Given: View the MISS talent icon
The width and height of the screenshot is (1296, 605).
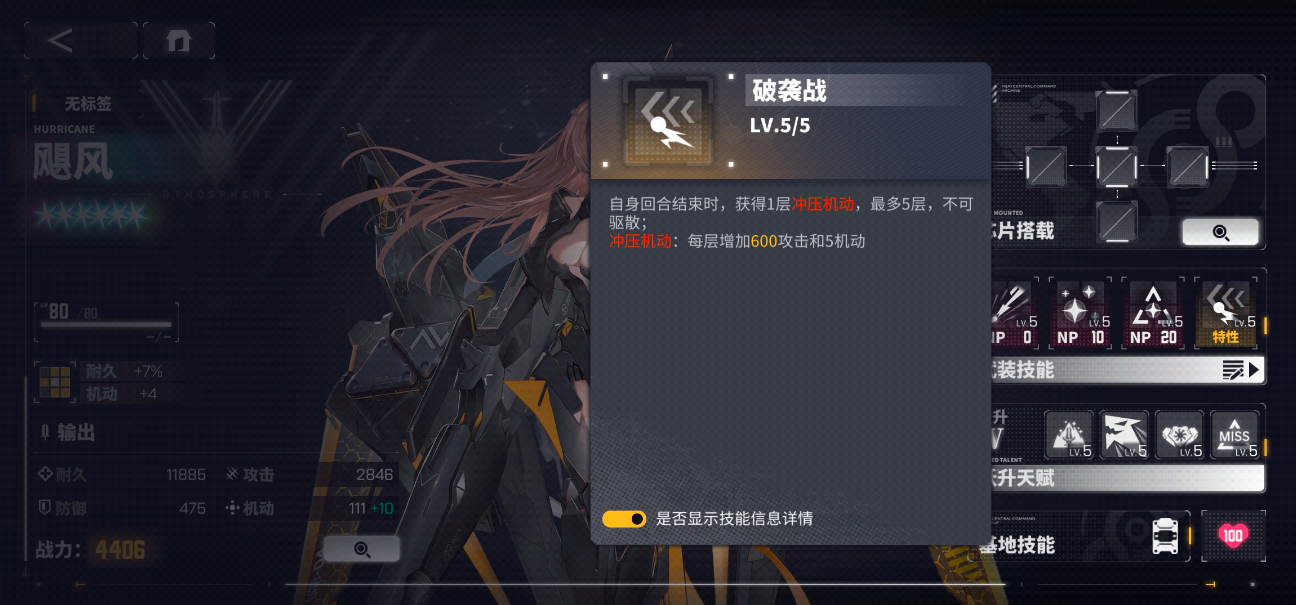Looking at the screenshot, I should [1234, 435].
